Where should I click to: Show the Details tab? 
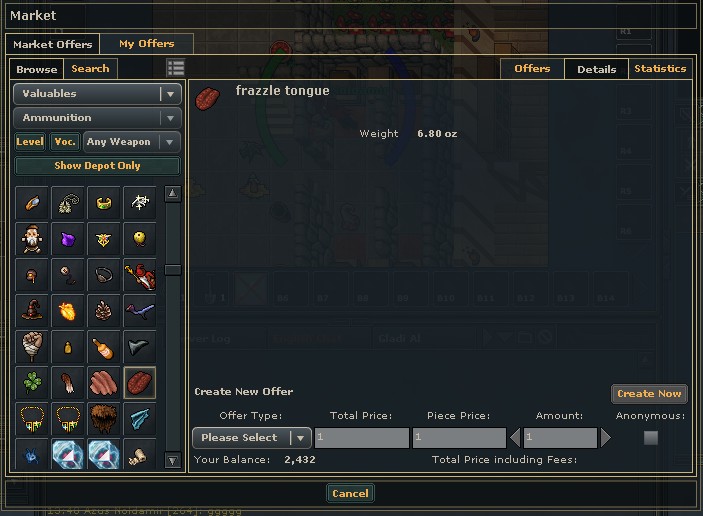(596, 69)
